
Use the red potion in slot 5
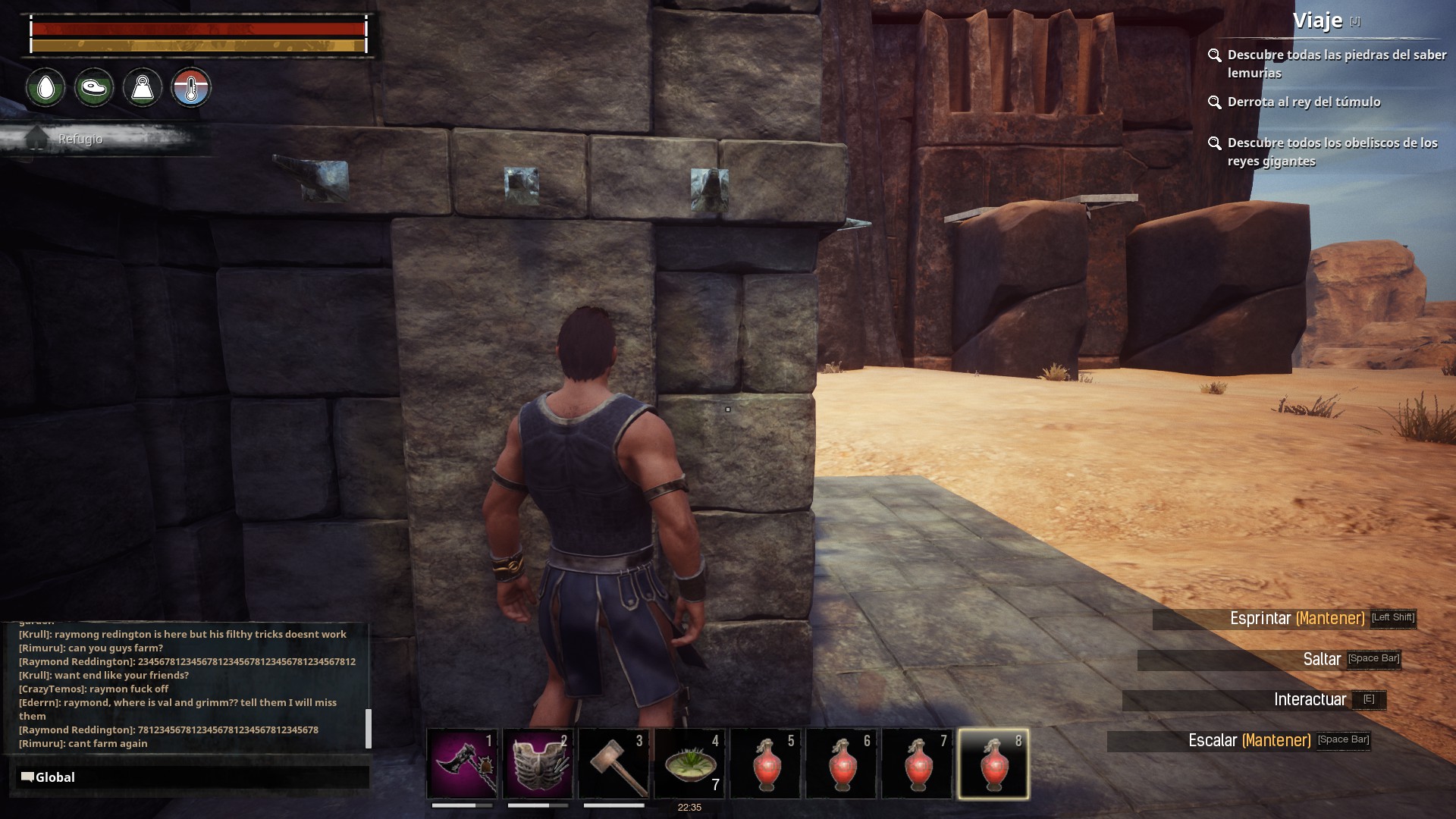coord(766,764)
